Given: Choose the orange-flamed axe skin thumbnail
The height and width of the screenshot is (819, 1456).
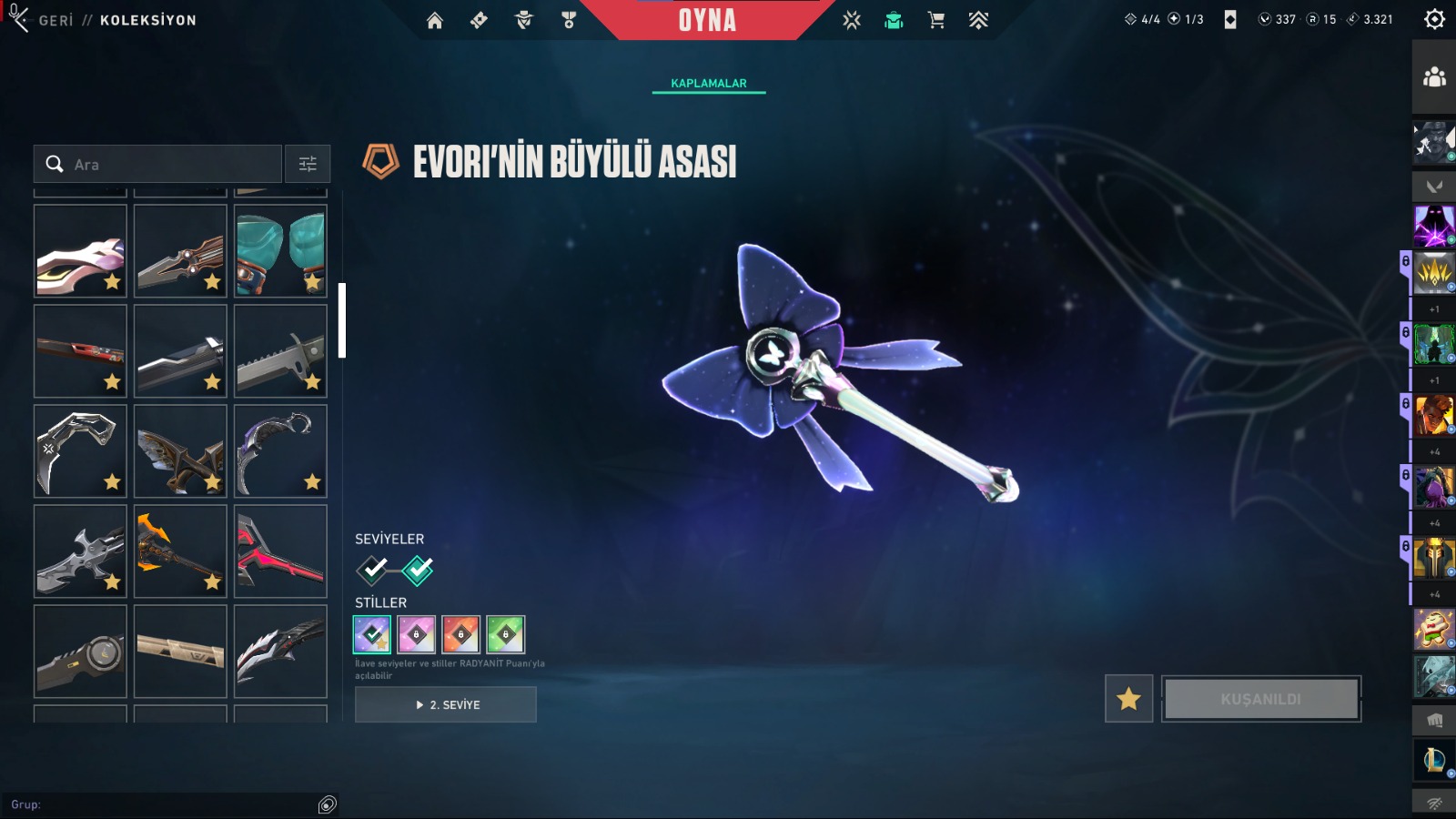Looking at the screenshot, I should tap(180, 551).
